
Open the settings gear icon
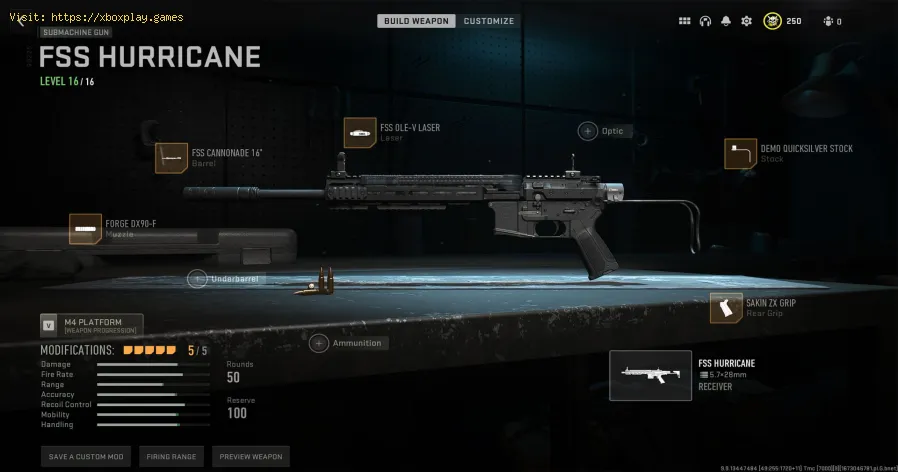pyautogui.click(x=746, y=21)
